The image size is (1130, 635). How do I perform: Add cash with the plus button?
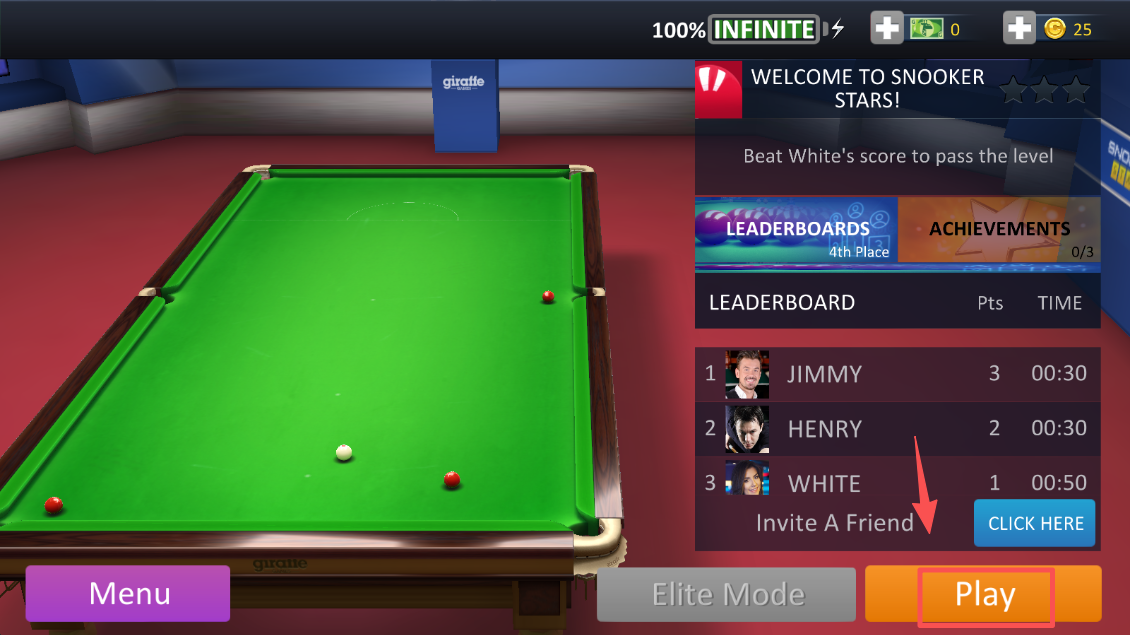click(887, 29)
